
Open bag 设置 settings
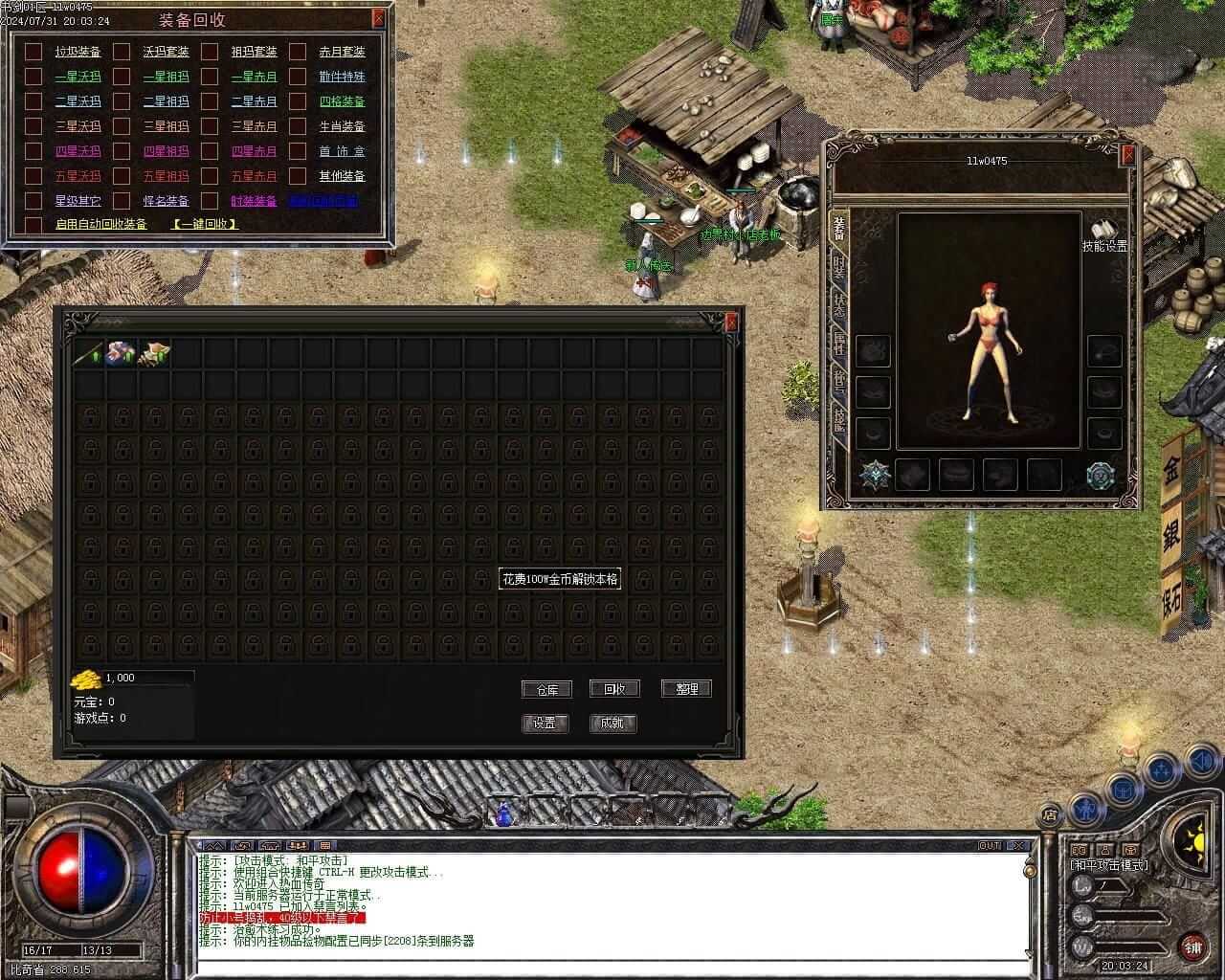tap(545, 724)
